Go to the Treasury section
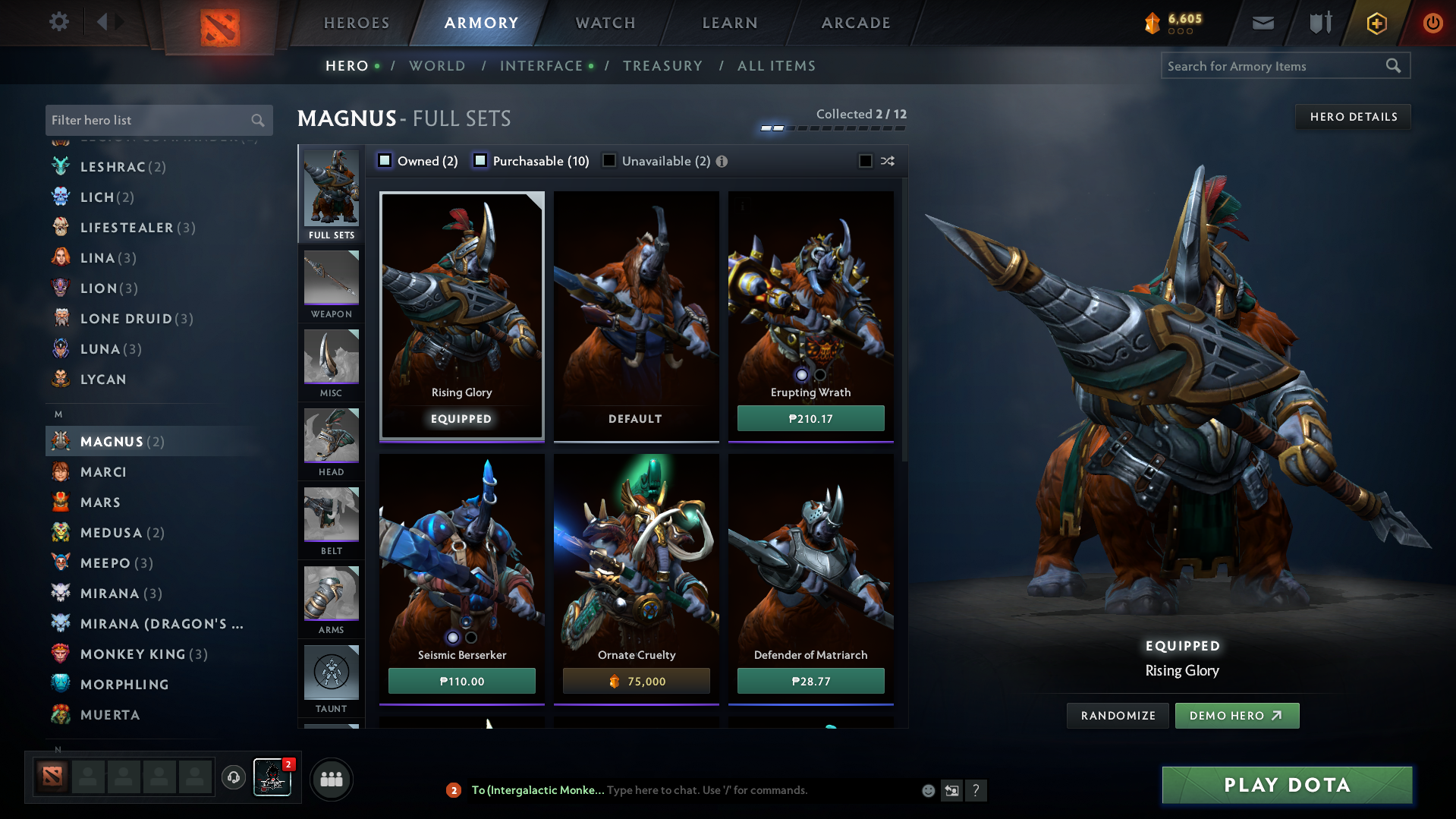 [x=662, y=66]
